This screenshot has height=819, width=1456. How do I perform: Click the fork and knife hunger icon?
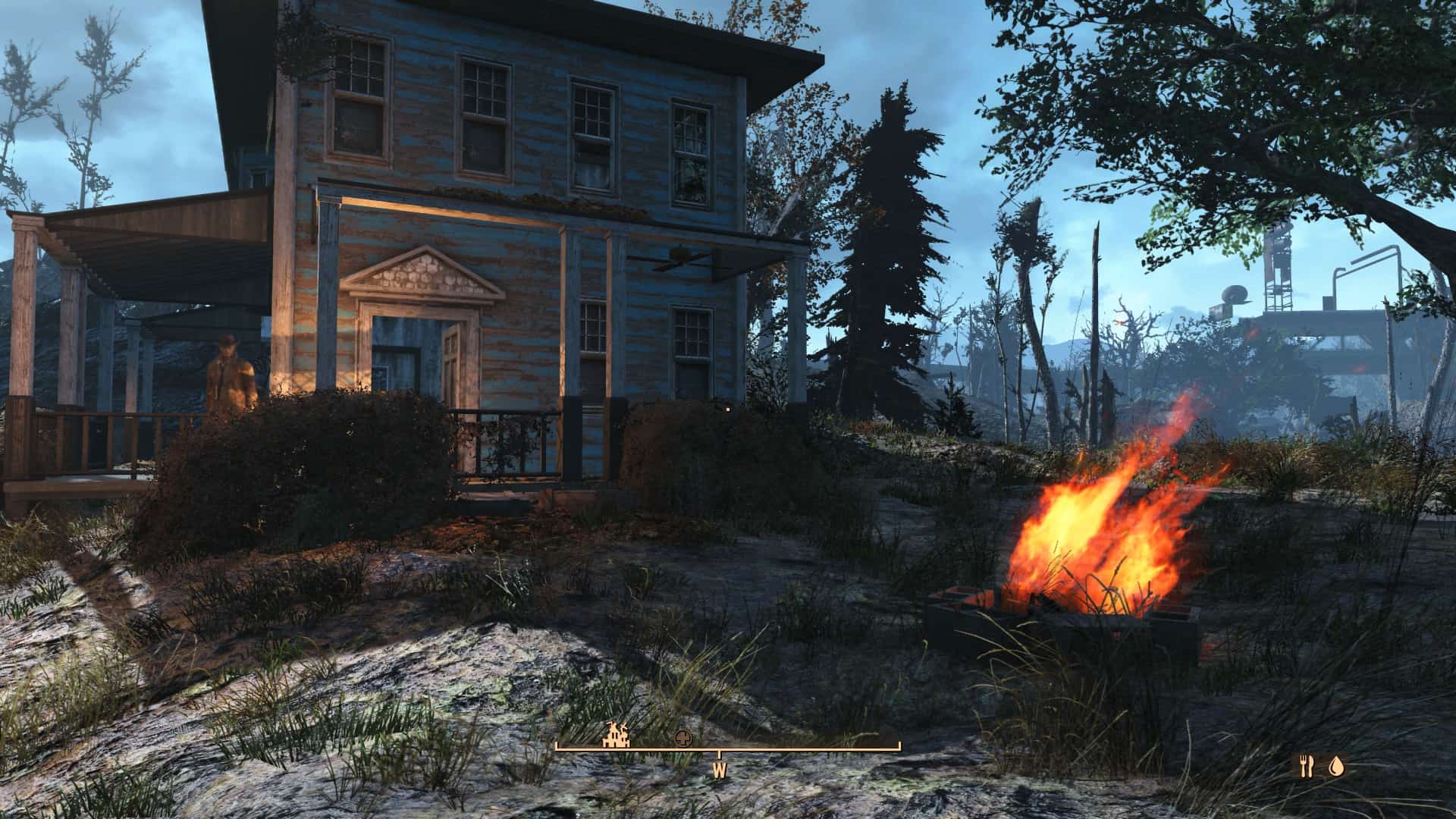[1306, 767]
